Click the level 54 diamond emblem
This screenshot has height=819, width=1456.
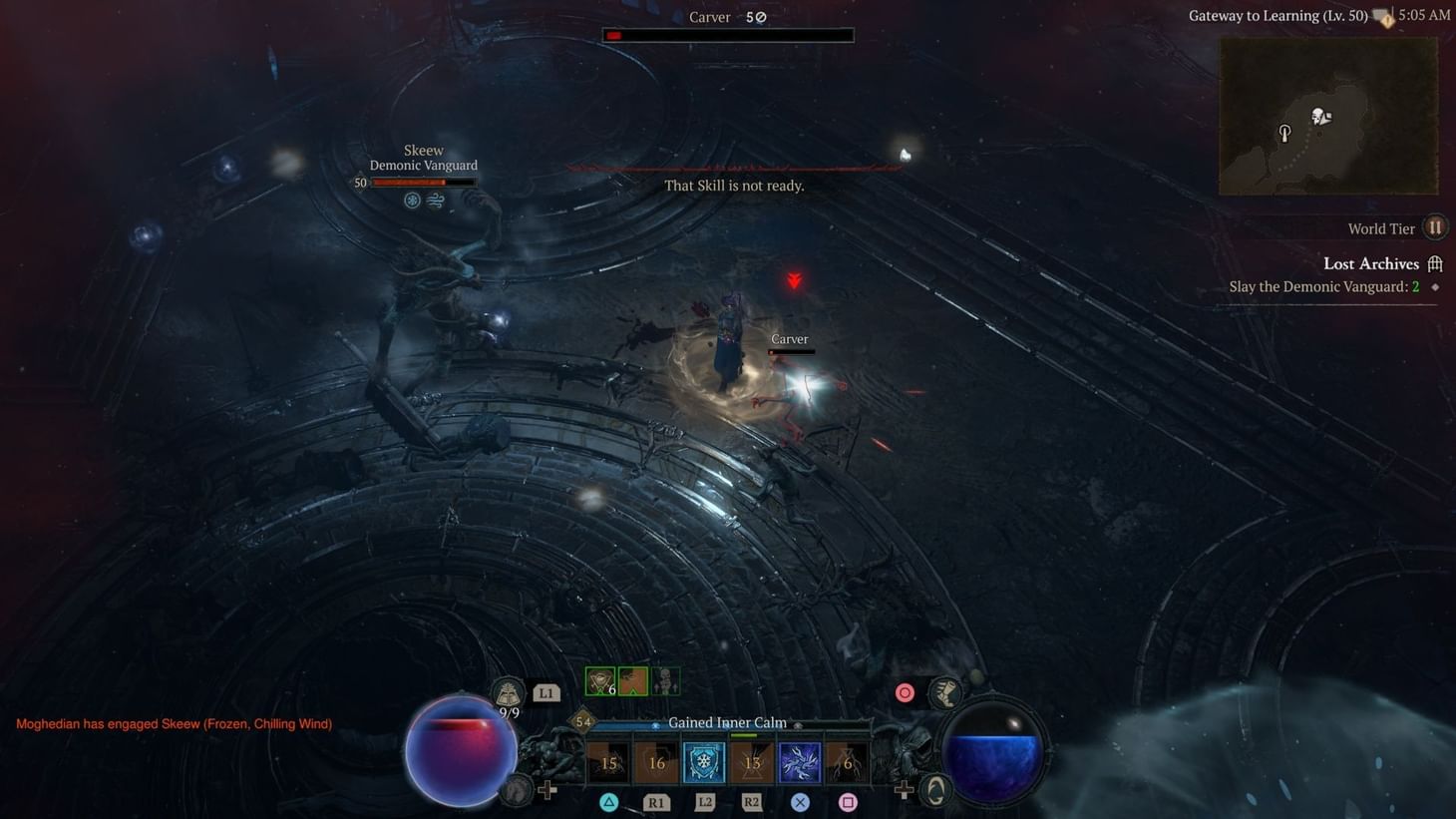(x=581, y=720)
